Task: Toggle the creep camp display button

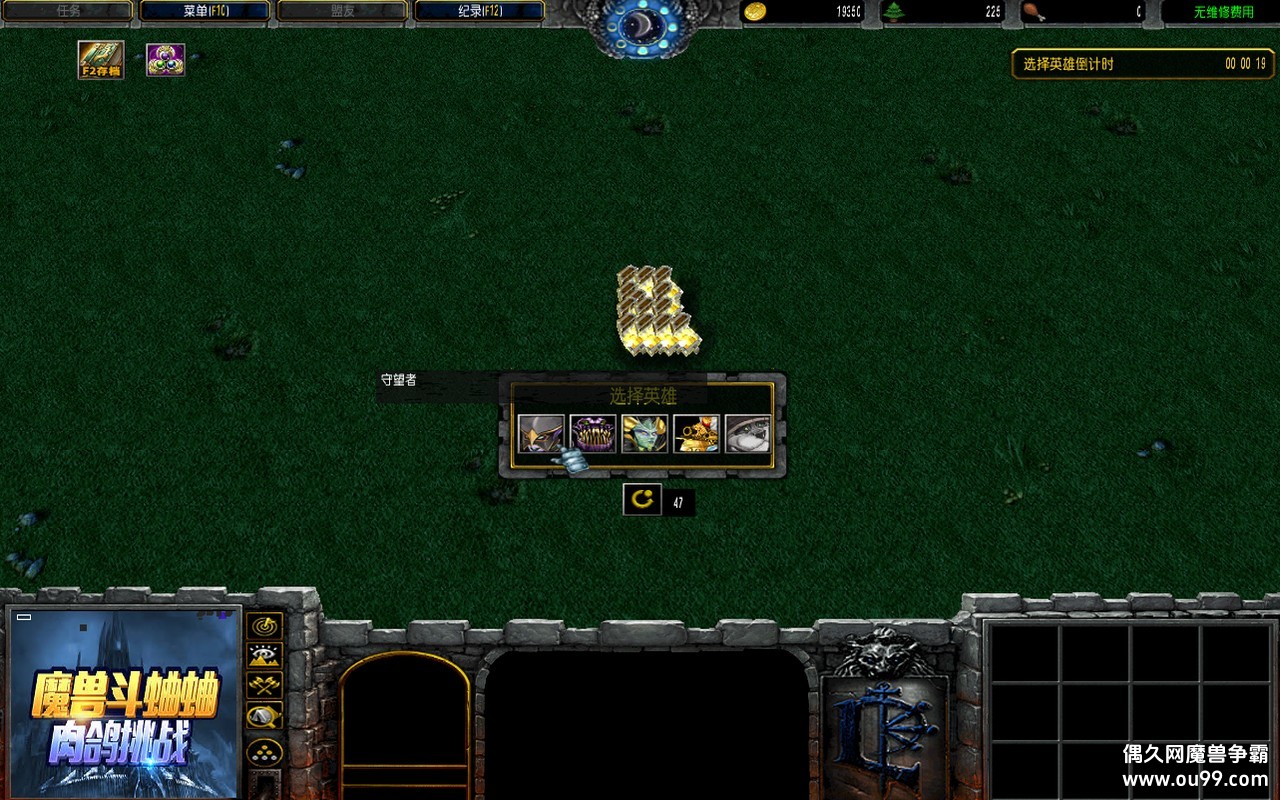Action: (265, 716)
